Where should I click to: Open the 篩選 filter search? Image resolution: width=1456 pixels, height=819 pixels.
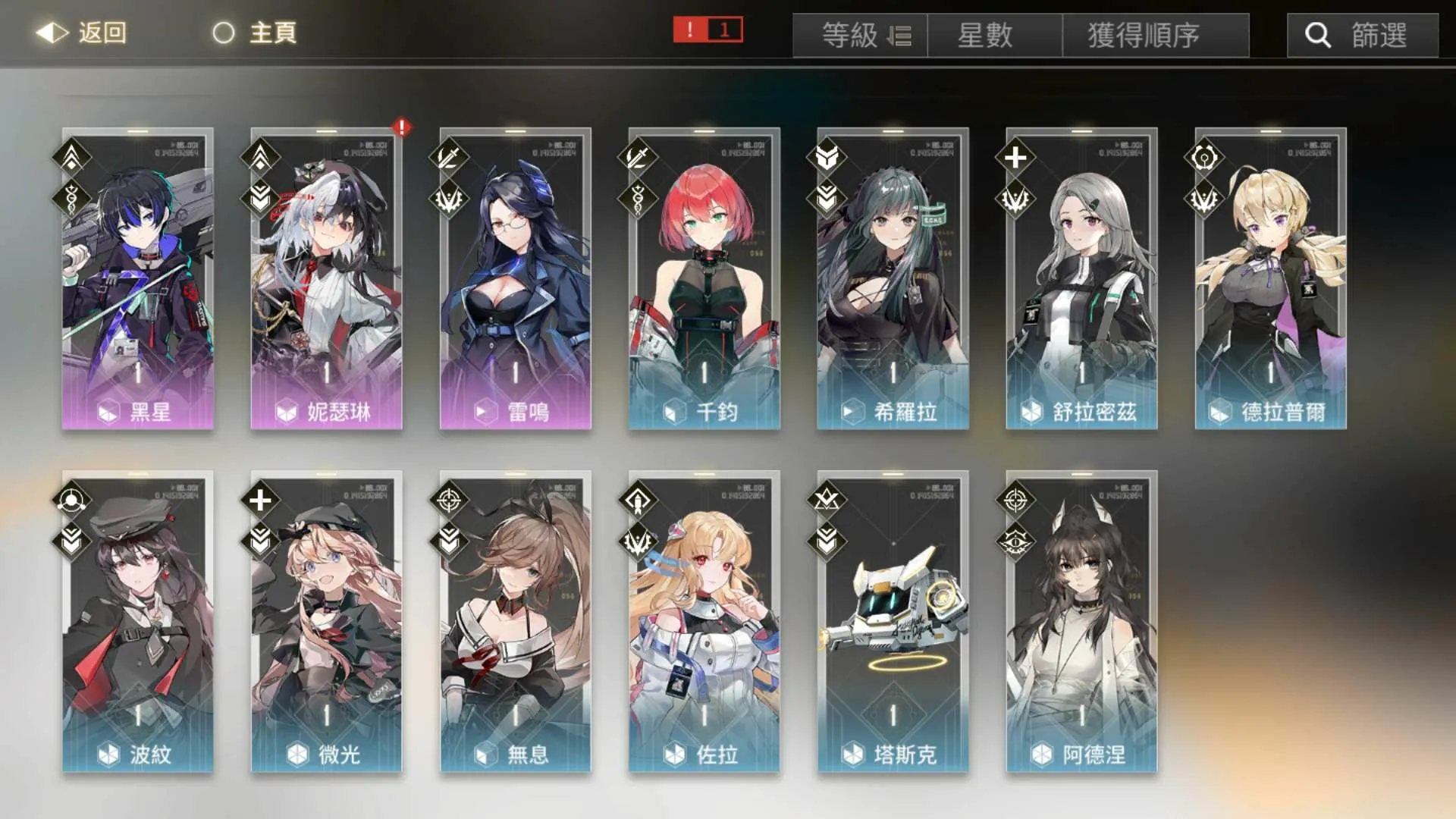point(1362,36)
